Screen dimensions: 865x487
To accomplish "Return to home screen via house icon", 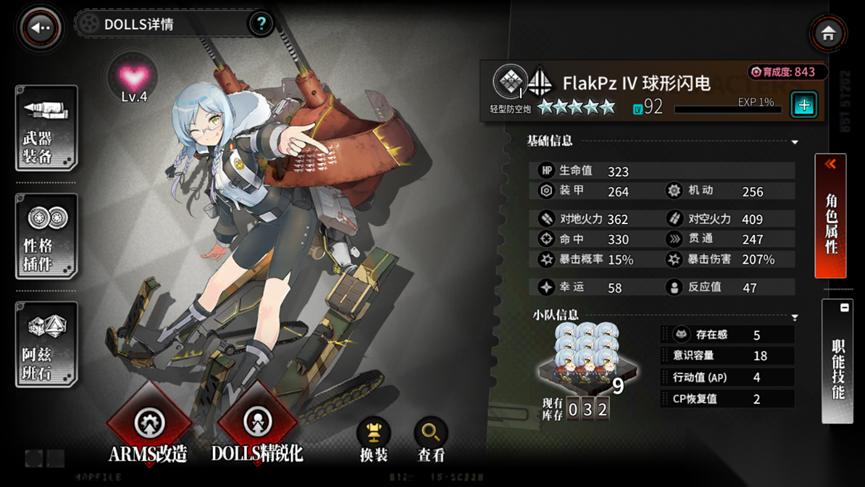I will pyautogui.click(x=828, y=33).
